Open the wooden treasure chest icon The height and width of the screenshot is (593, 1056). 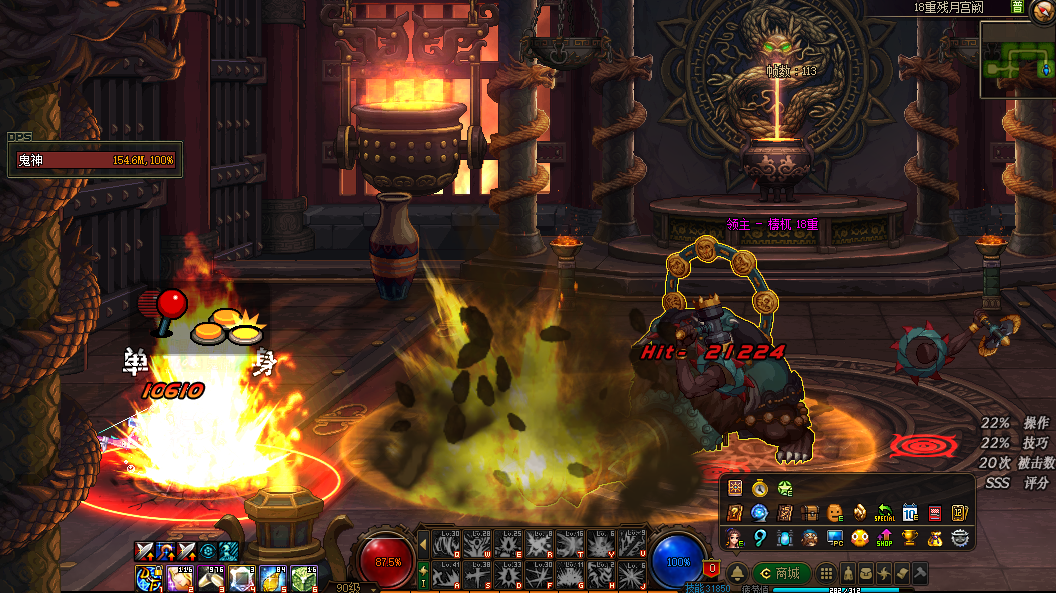click(810, 513)
